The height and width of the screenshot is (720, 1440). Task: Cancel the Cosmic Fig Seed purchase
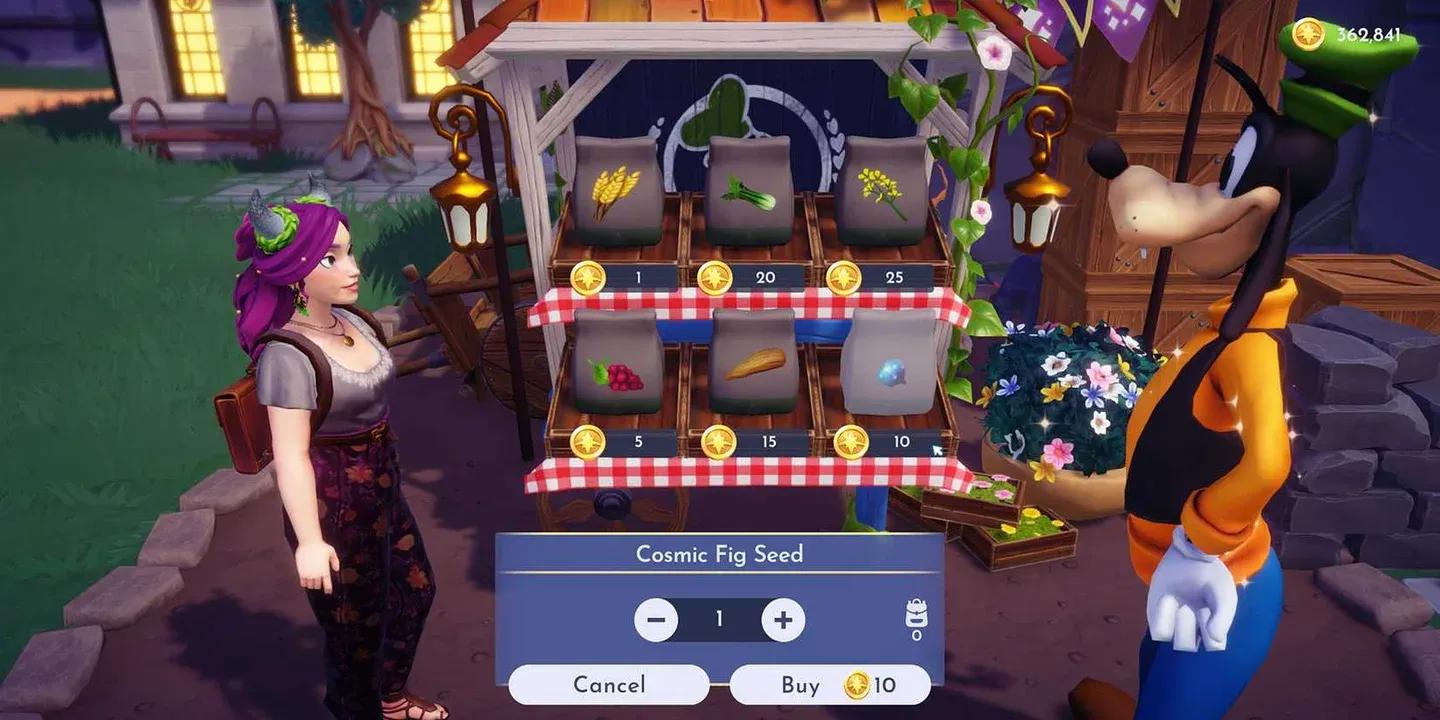[608, 685]
